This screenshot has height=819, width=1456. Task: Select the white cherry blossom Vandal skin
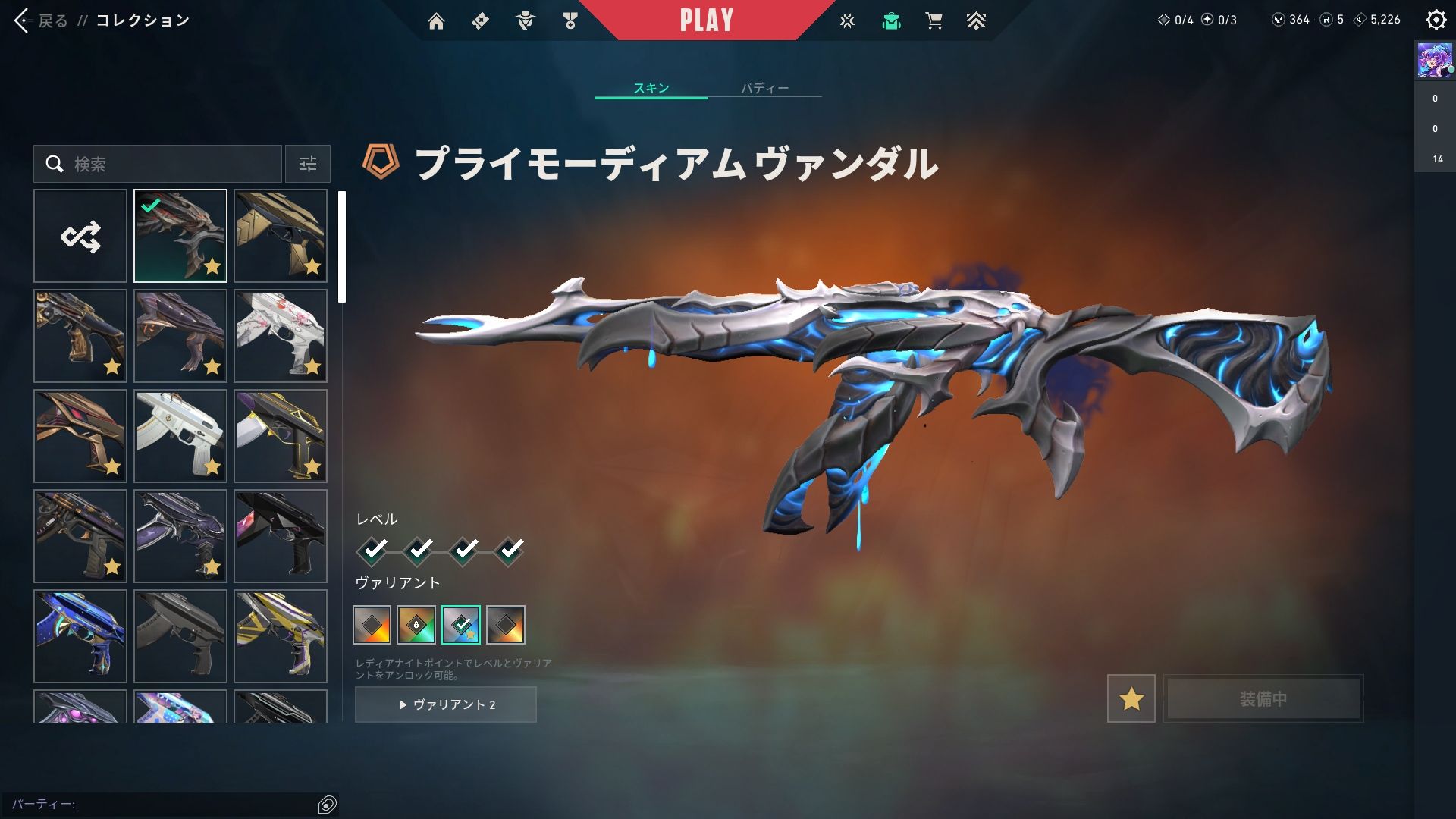(281, 336)
